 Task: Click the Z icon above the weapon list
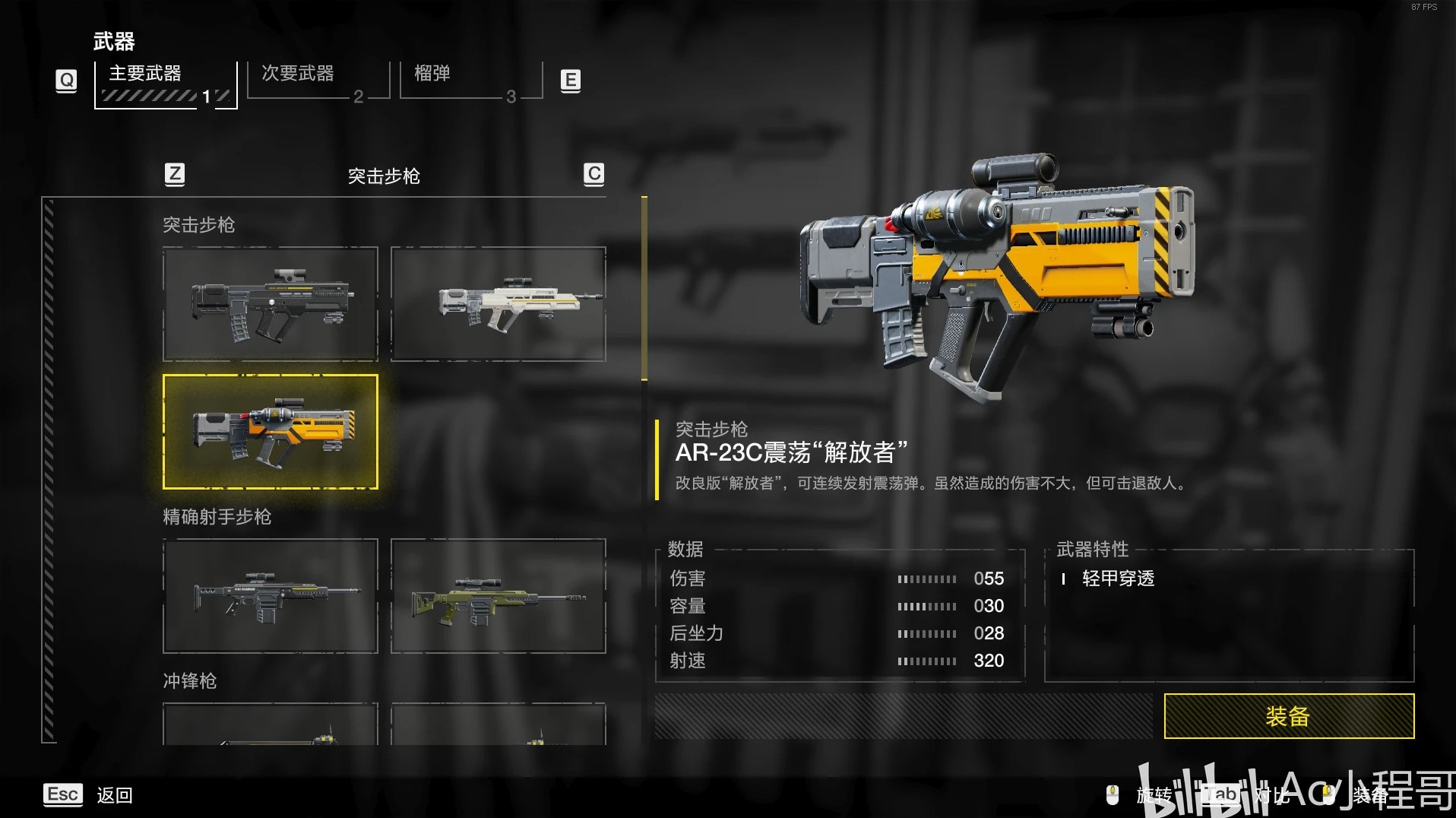(x=176, y=174)
